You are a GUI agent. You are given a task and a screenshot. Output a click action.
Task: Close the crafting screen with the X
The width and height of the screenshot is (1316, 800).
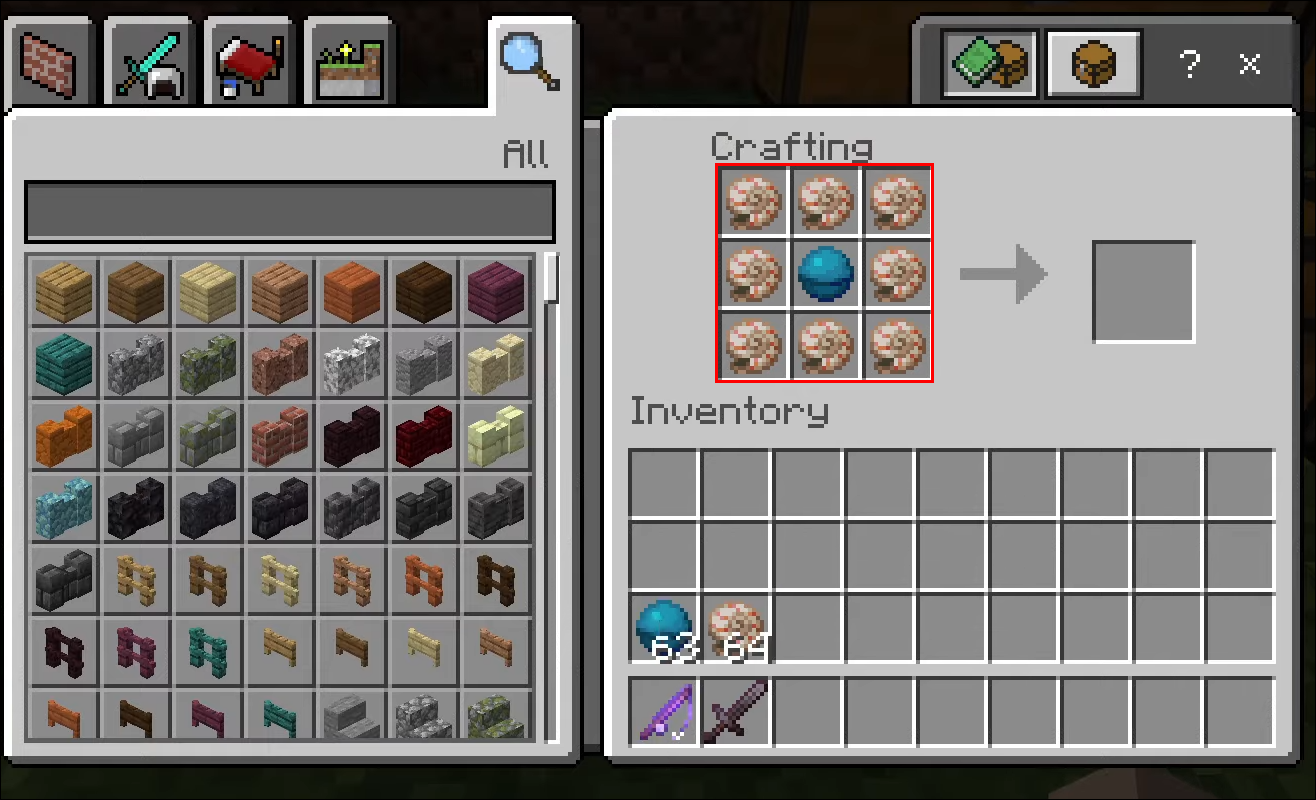(x=1250, y=65)
